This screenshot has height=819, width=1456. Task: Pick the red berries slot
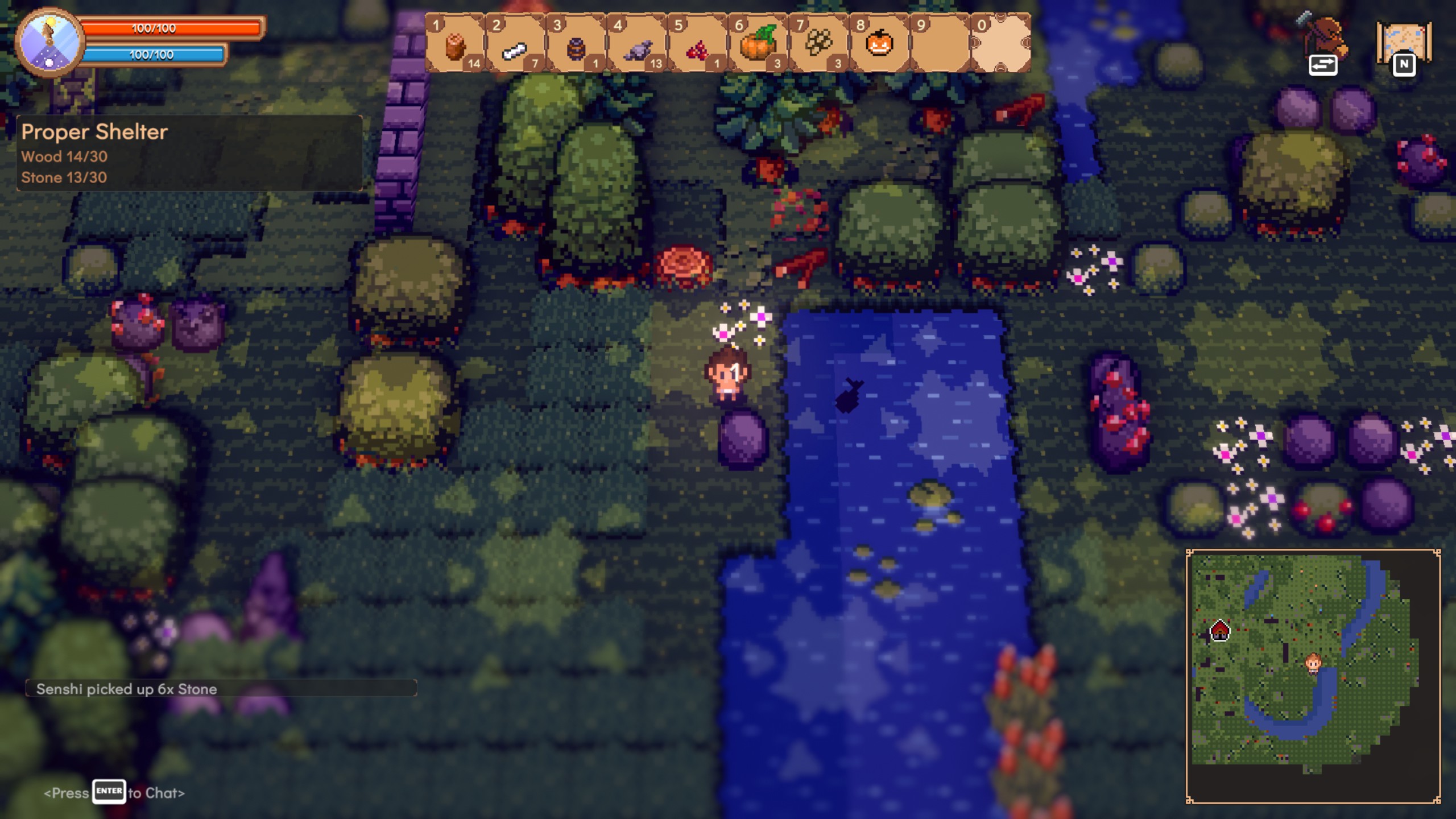pyautogui.click(x=697, y=43)
